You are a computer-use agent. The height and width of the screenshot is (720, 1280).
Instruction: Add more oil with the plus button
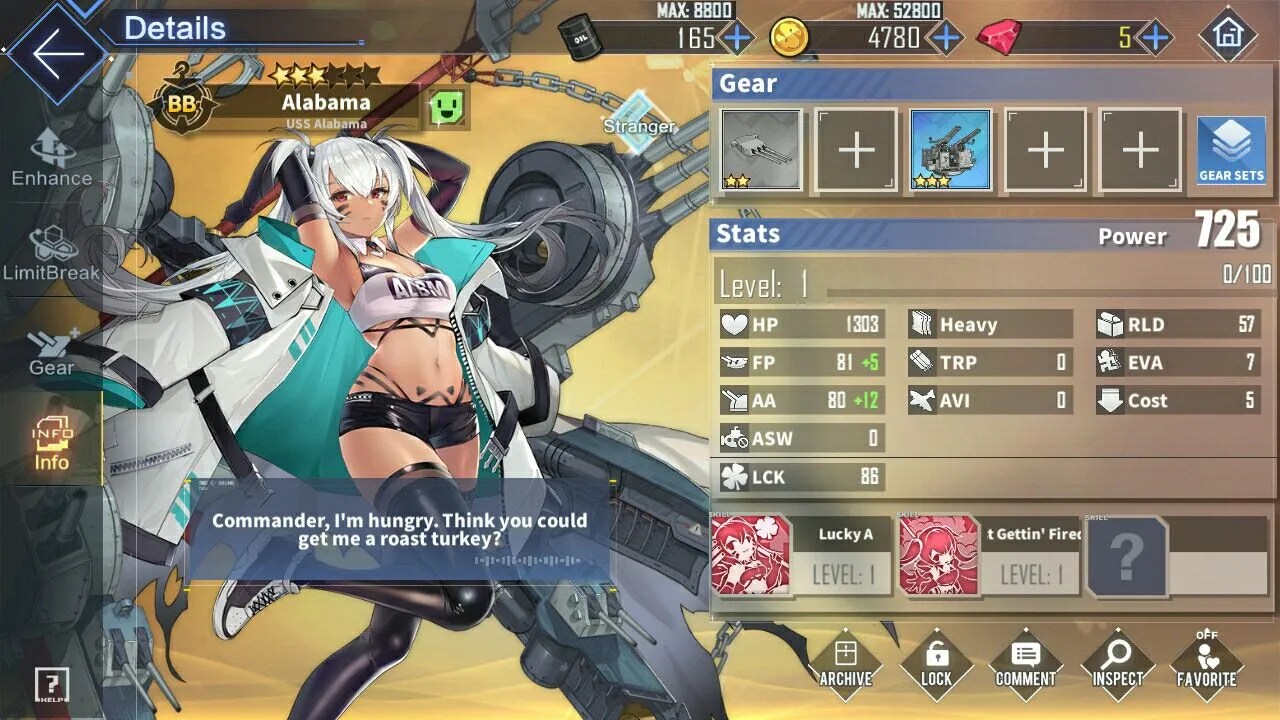point(738,38)
